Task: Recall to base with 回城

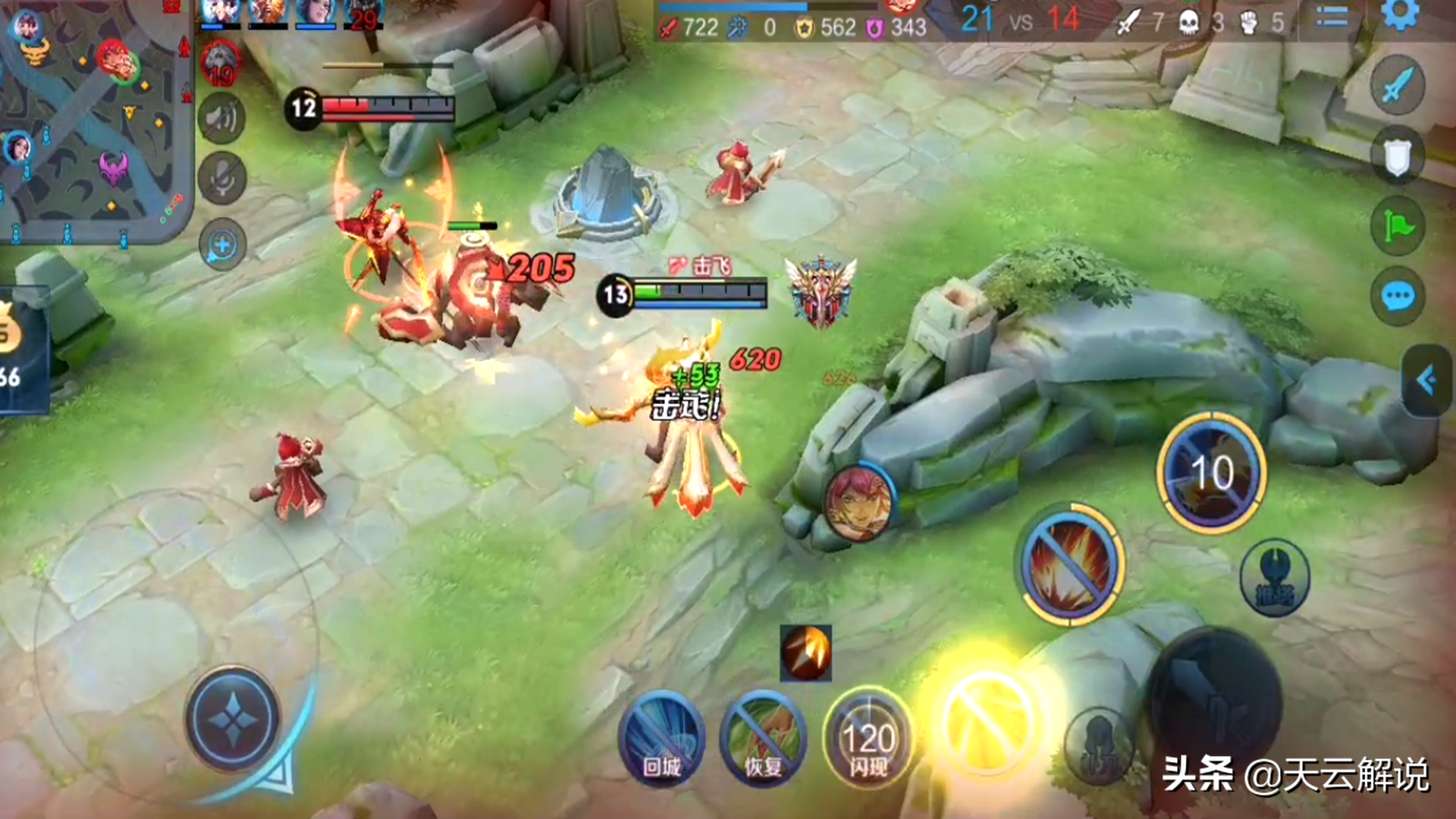Action: (661, 739)
